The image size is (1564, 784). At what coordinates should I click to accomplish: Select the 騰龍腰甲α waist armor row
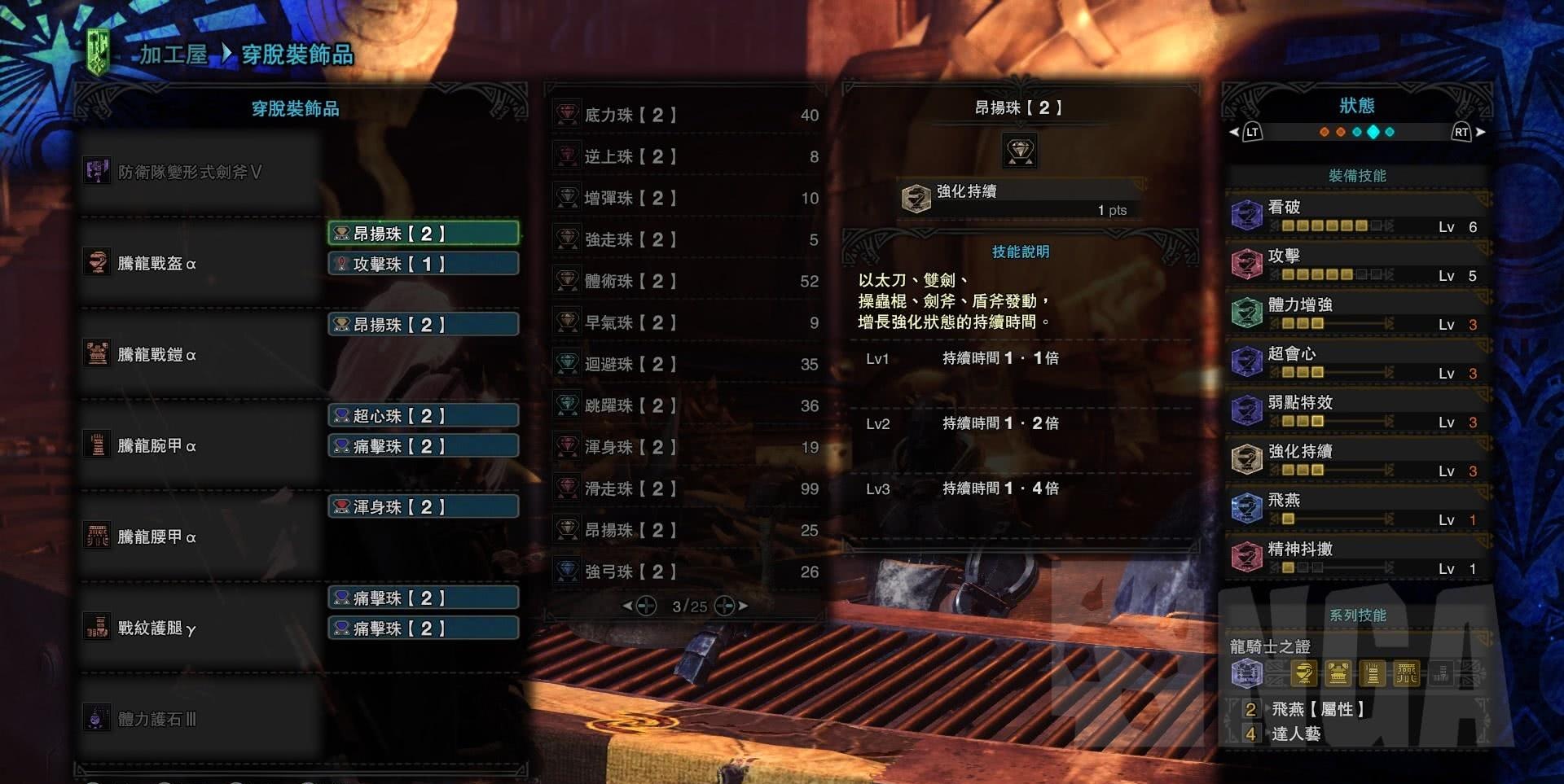156,537
